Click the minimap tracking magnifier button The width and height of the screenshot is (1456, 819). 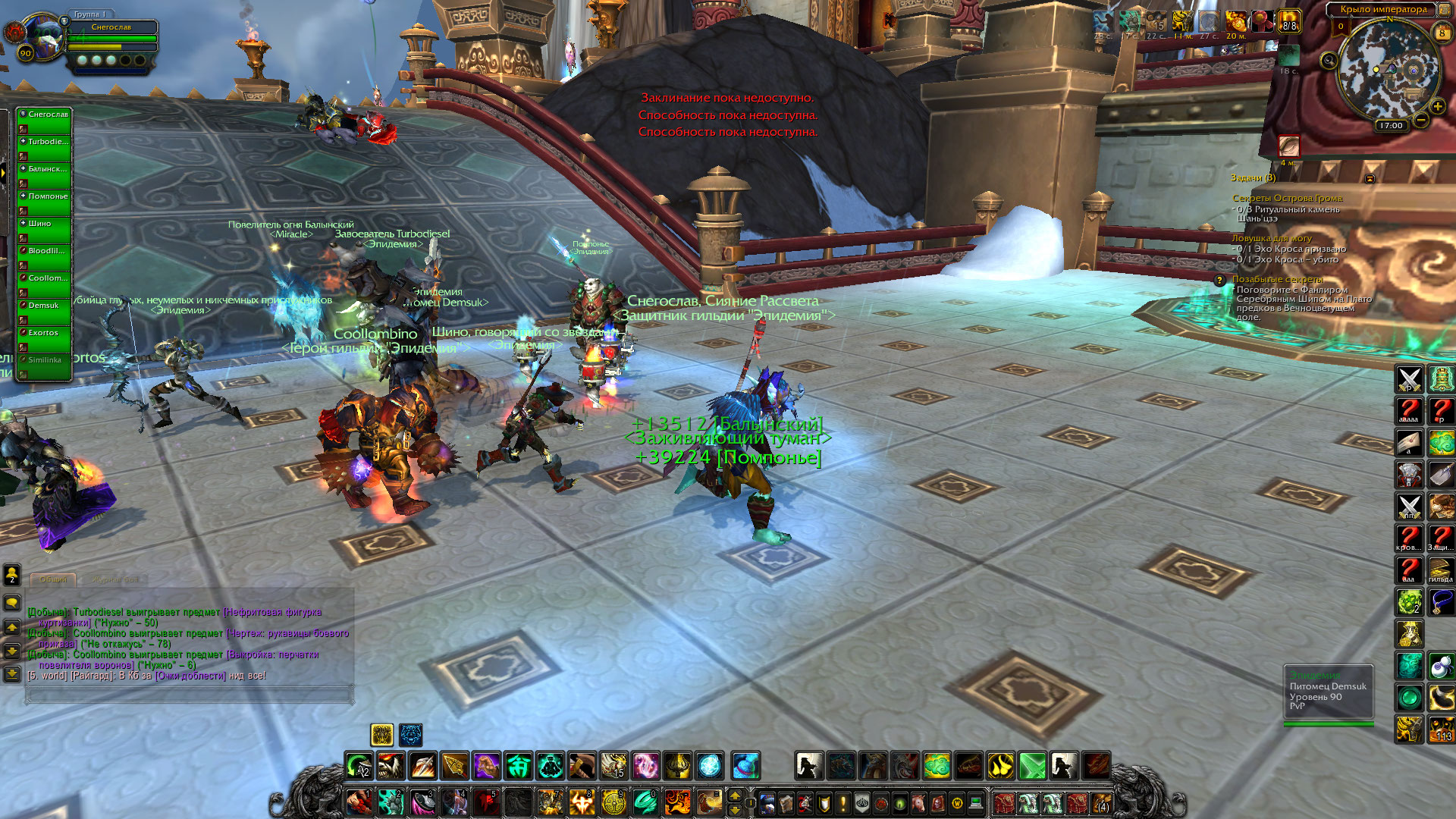coord(1329,61)
